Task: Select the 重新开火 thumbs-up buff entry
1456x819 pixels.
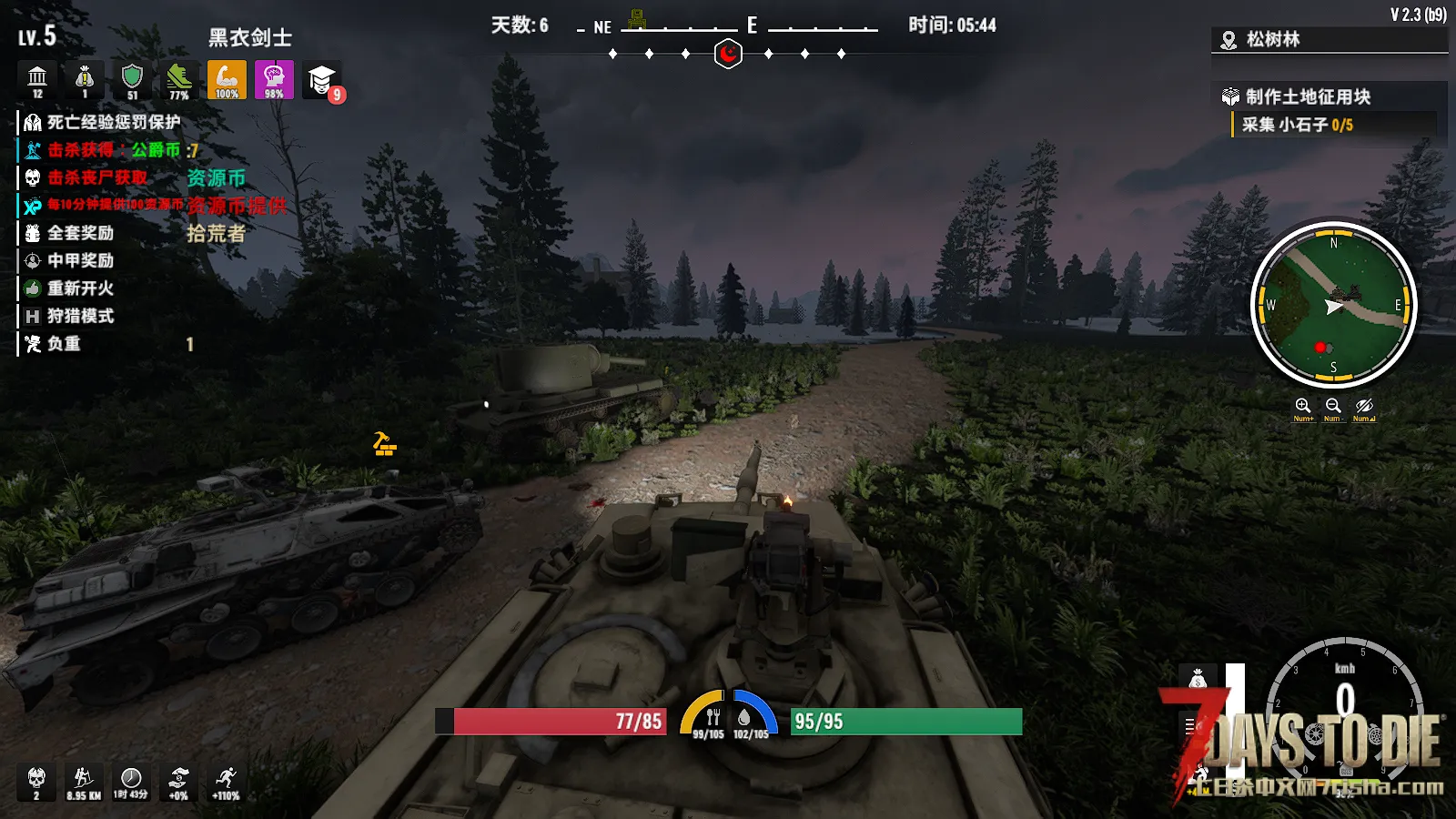Action: coord(80,288)
